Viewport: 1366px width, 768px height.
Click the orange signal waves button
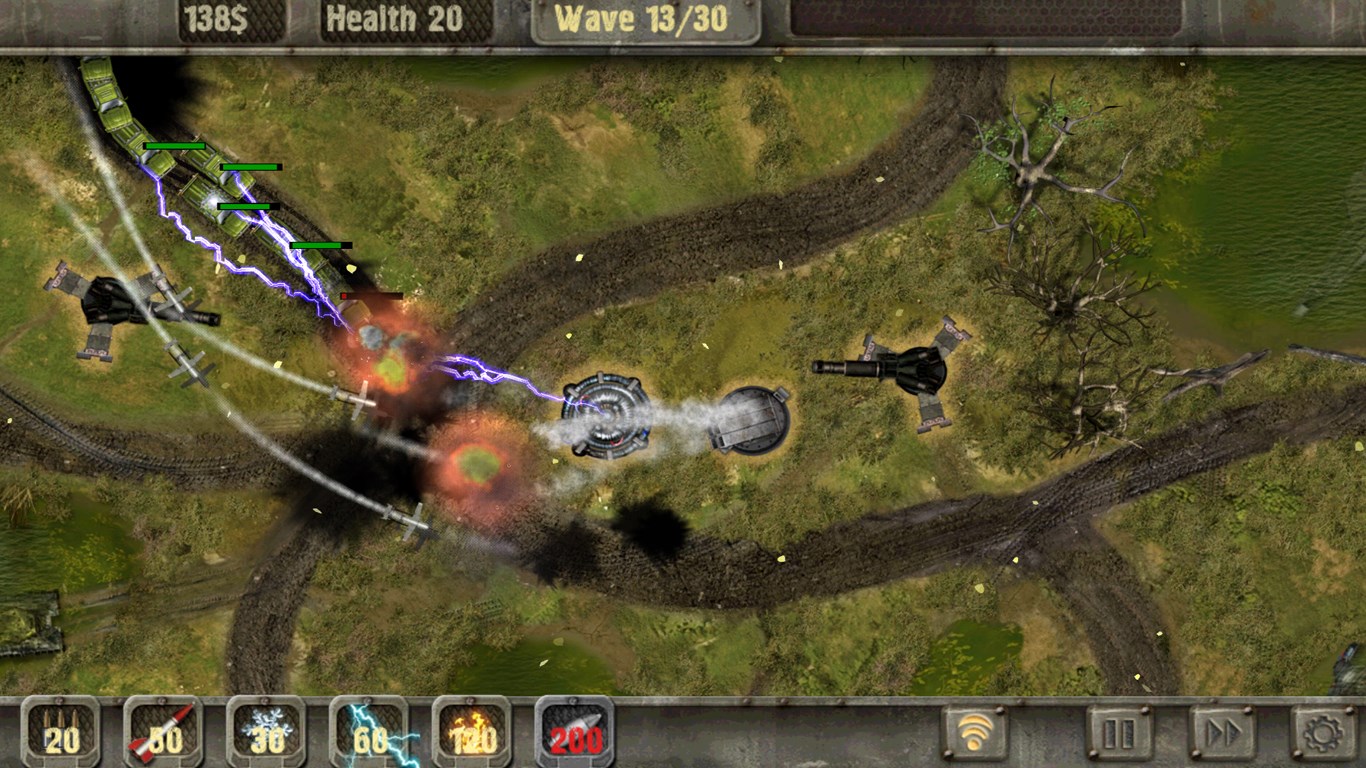pos(975,733)
